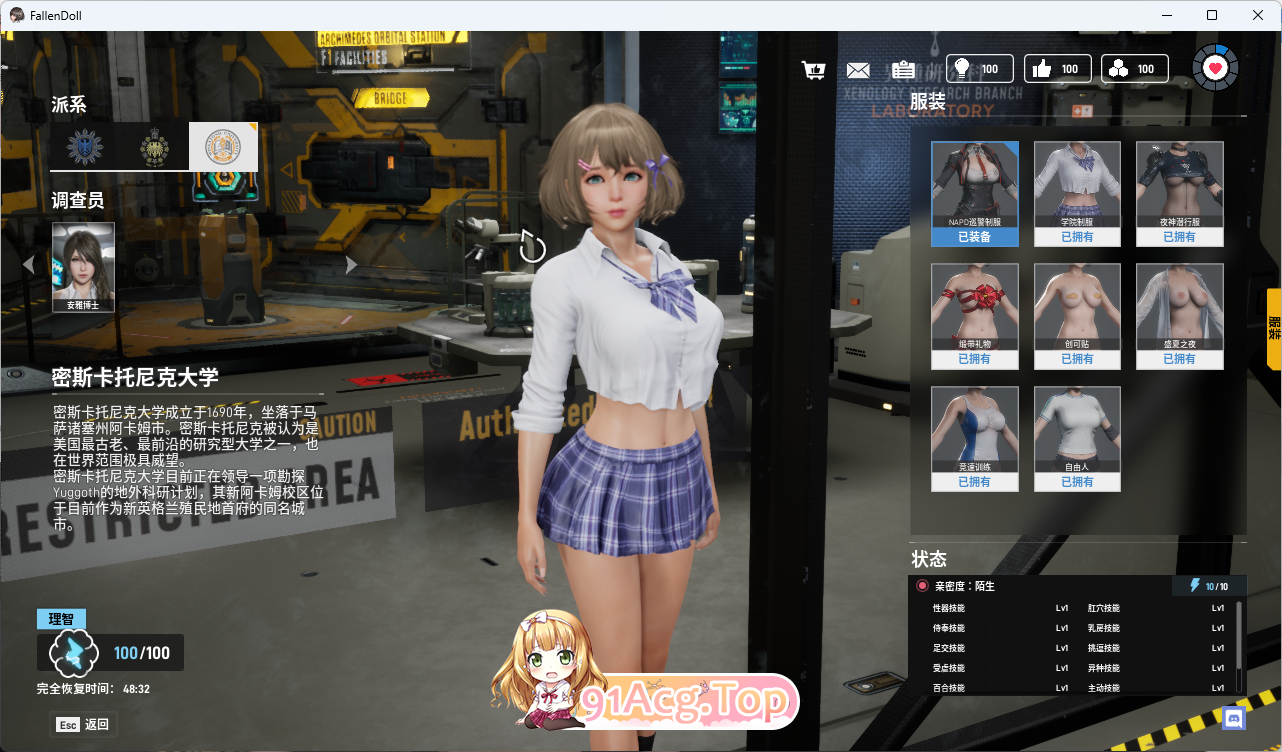Viewport: 1282px width, 752px height.
Task: Click the circular arrow rotate-view icon
Action: pyautogui.click(x=533, y=248)
